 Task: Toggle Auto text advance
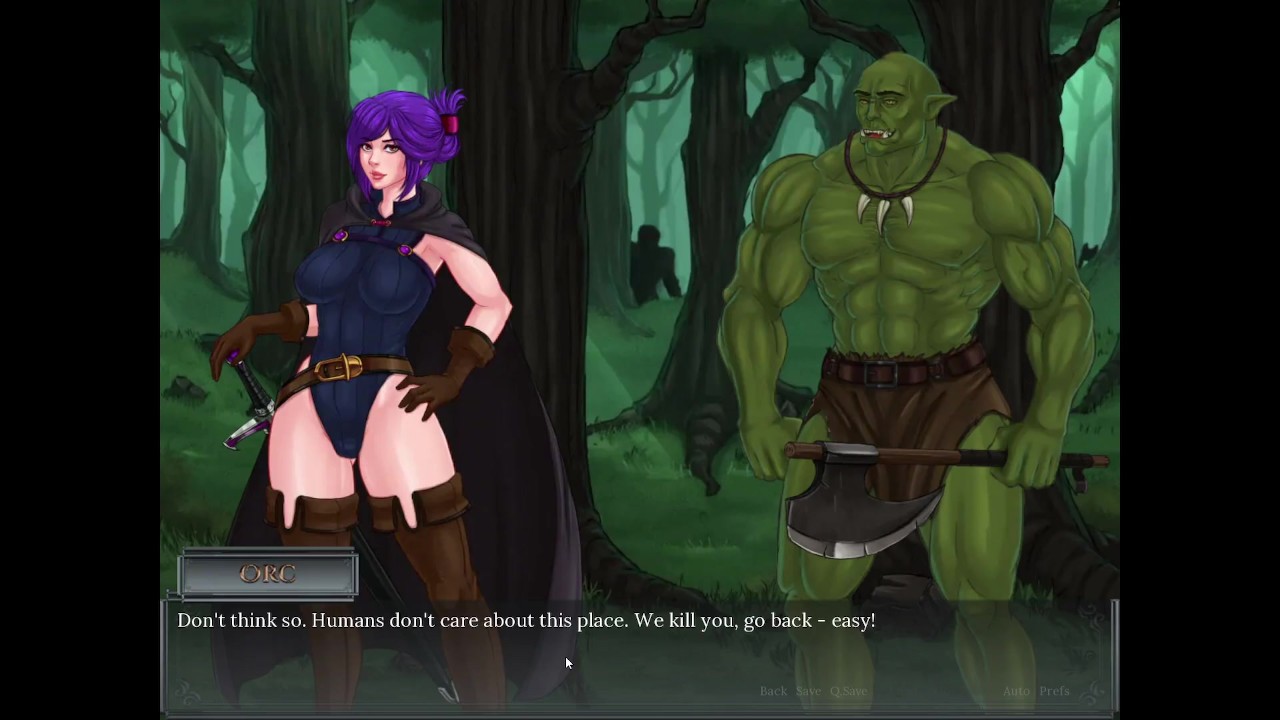[1016, 691]
